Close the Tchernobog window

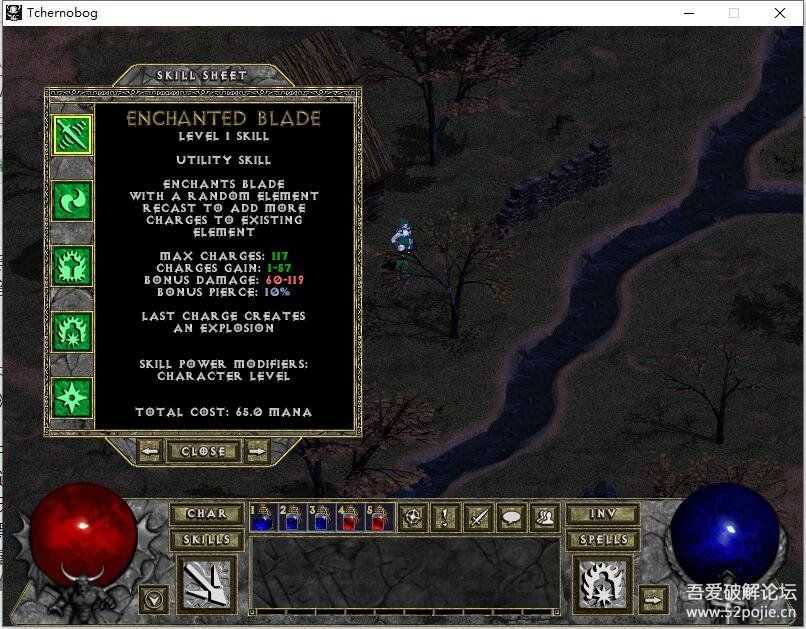[780, 13]
